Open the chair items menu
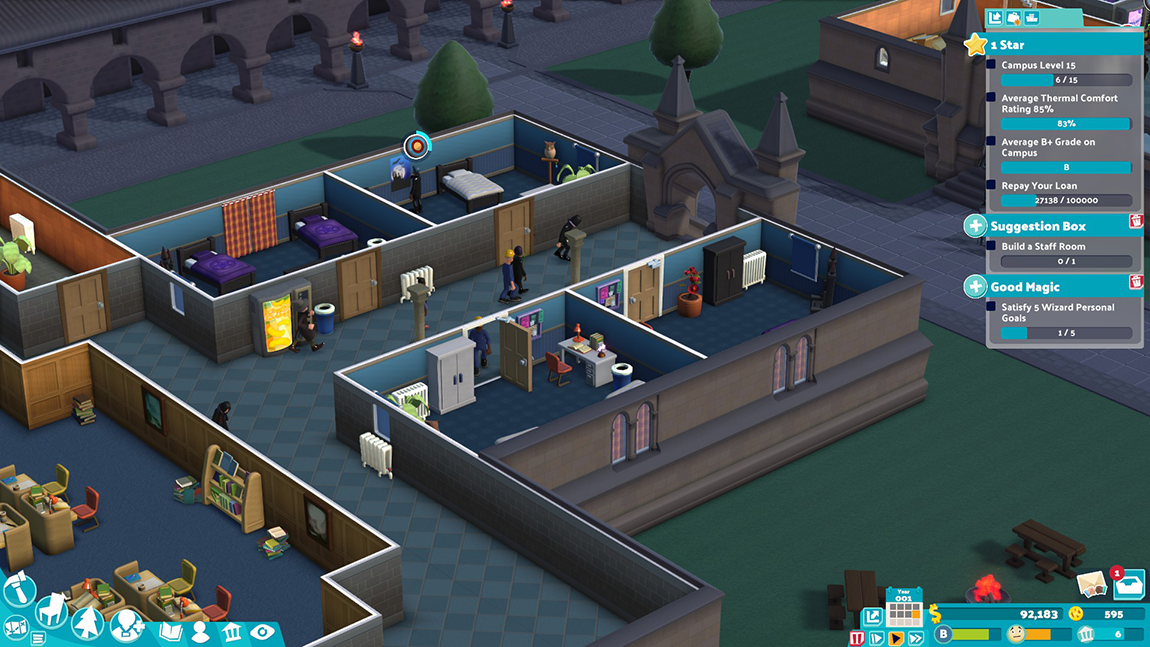This screenshot has height=647, width=1150. coord(52,609)
